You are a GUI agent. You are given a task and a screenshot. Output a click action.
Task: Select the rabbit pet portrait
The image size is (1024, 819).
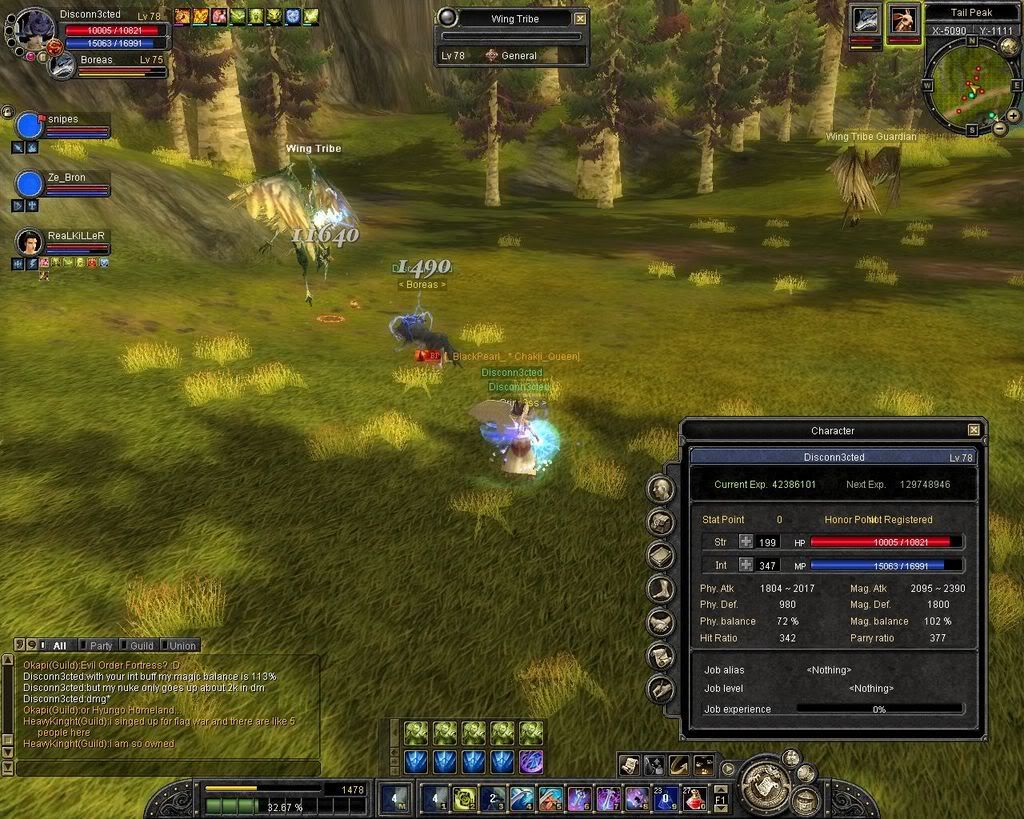point(903,20)
